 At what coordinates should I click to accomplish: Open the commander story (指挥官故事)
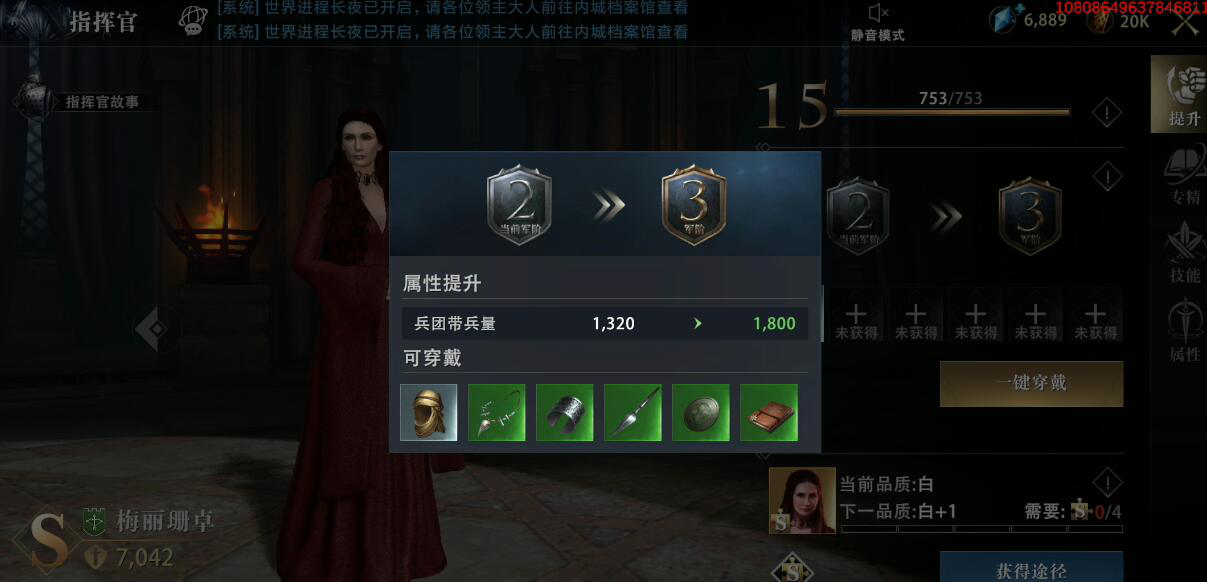[x=90, y=101]
